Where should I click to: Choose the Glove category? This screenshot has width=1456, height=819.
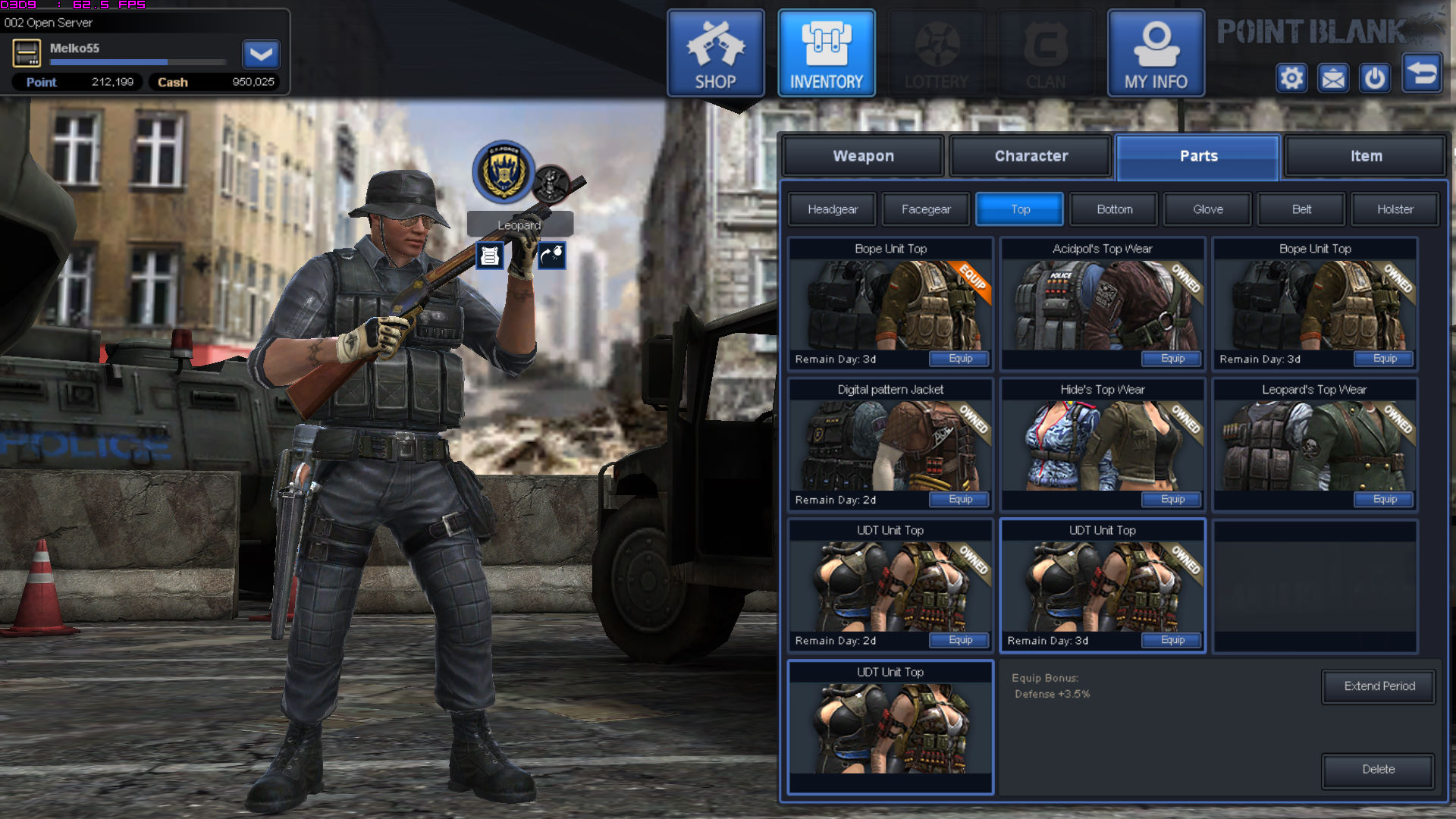[x=1207, y=209]
